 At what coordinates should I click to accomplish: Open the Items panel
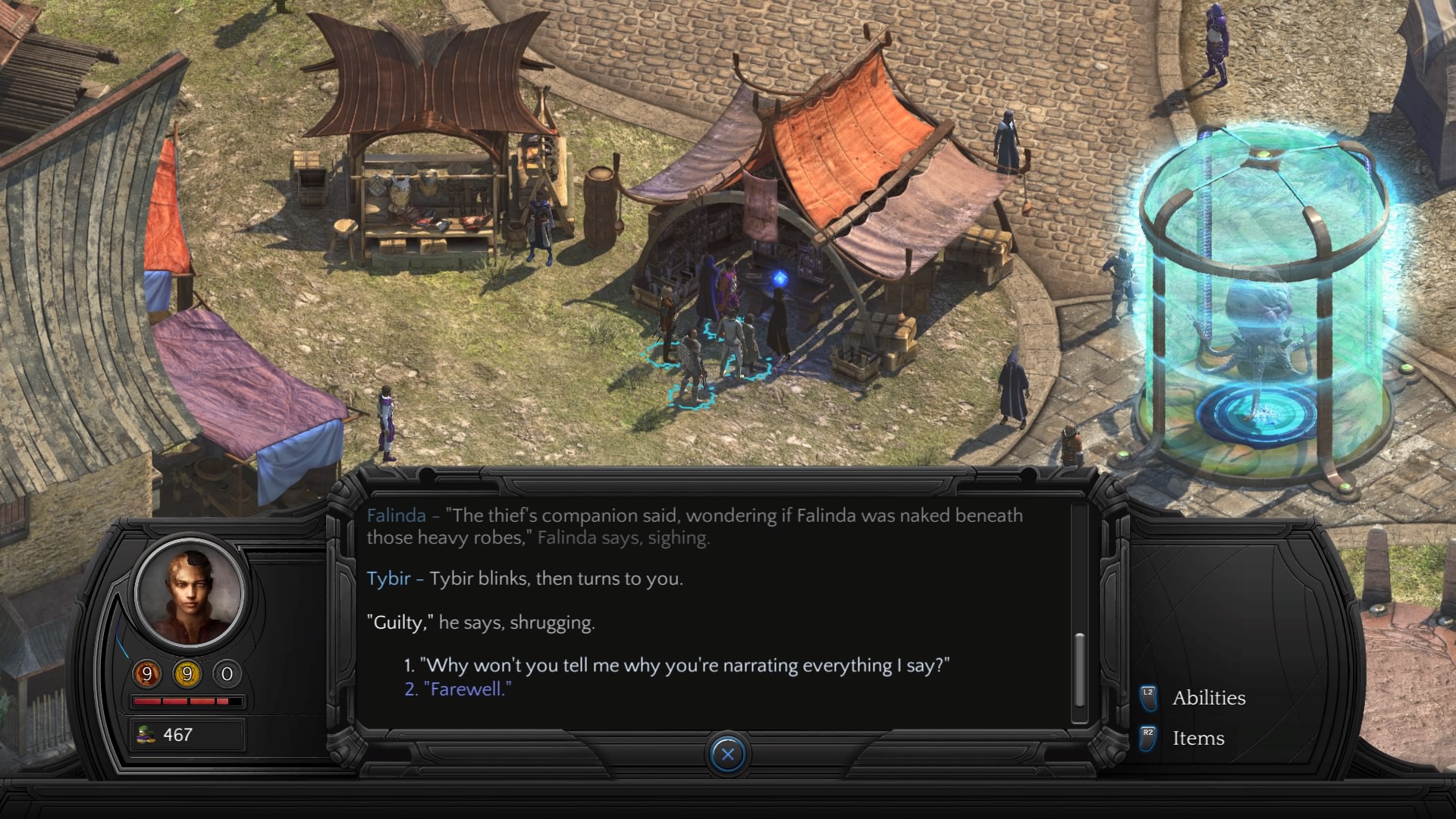[1197, 738]
